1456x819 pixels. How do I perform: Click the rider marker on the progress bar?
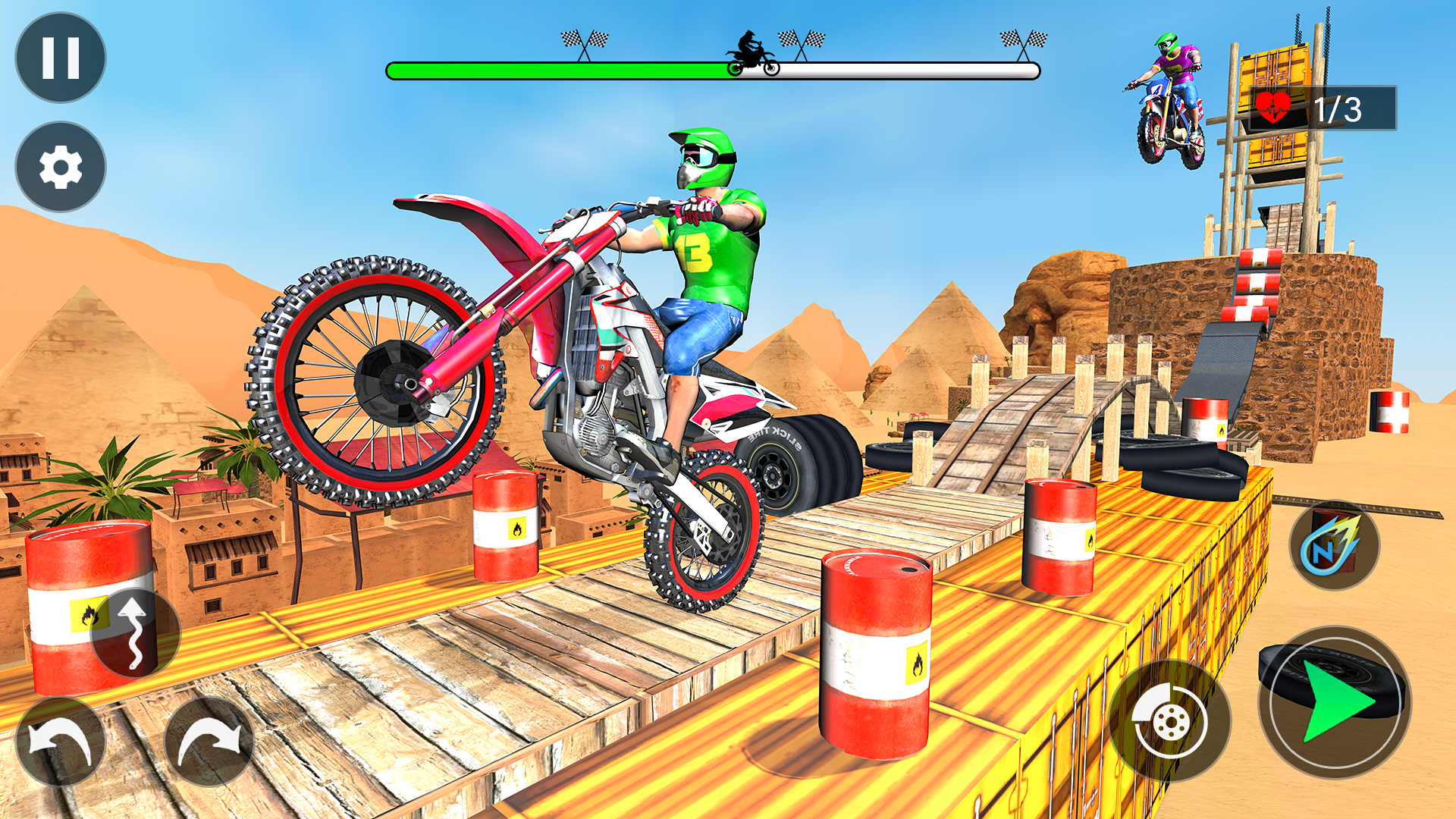coord(751,52)
